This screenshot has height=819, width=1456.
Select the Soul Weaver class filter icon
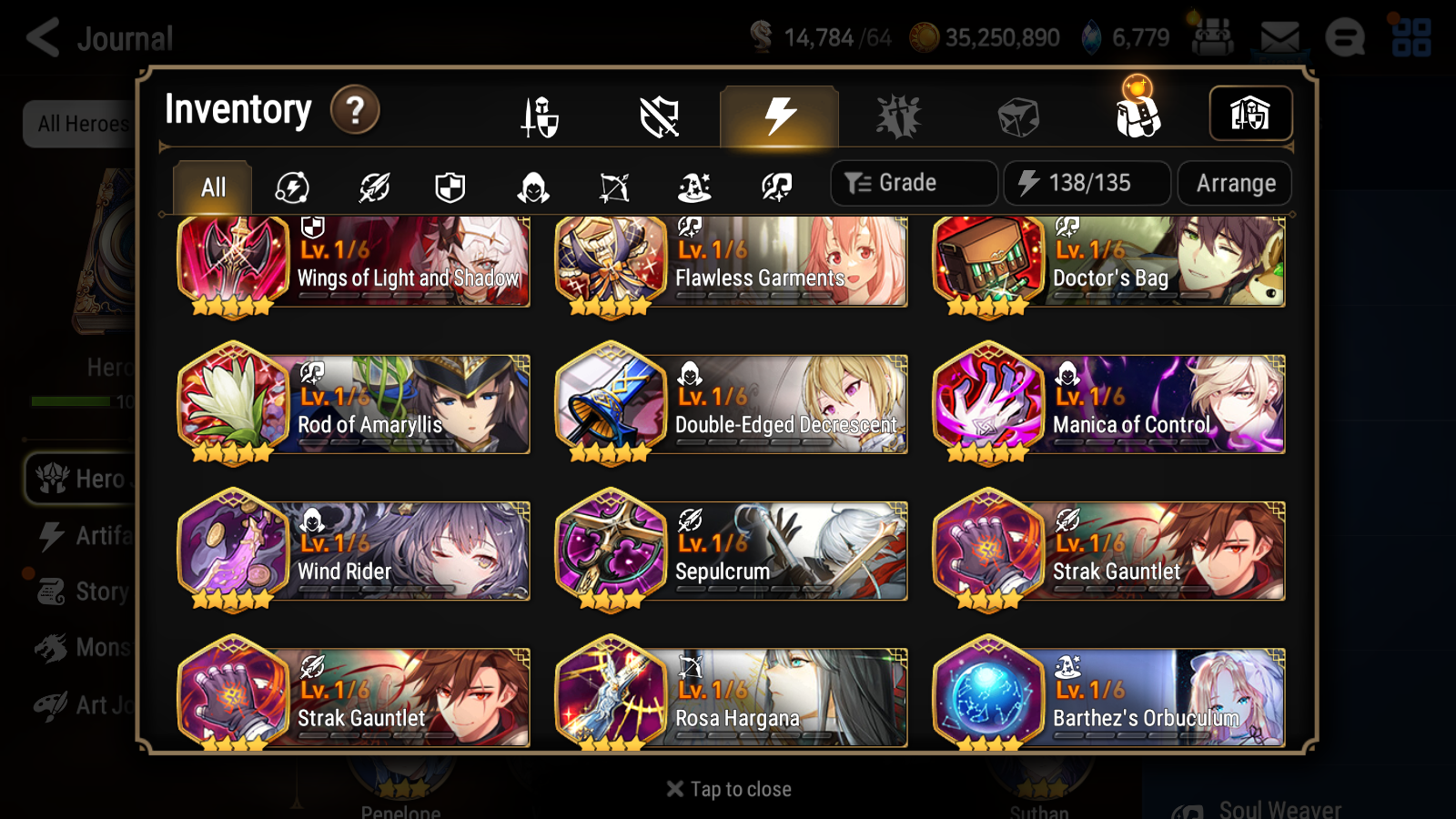(x=774, y=187)
